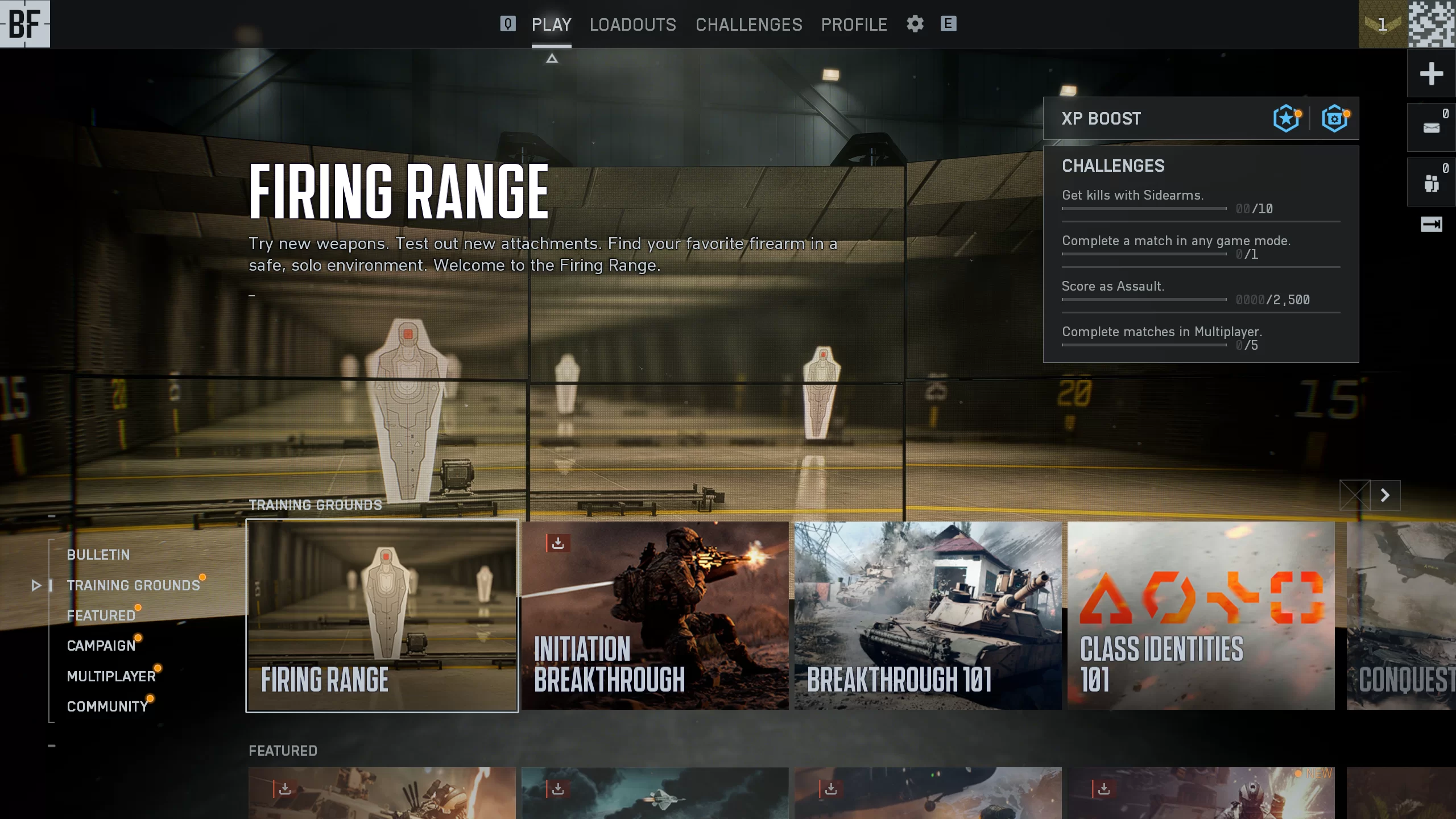The height and width of the screenshot is (819, 1456).
Task: Show next training grounds with the right arrow
Action: [x=1385, y=495]
